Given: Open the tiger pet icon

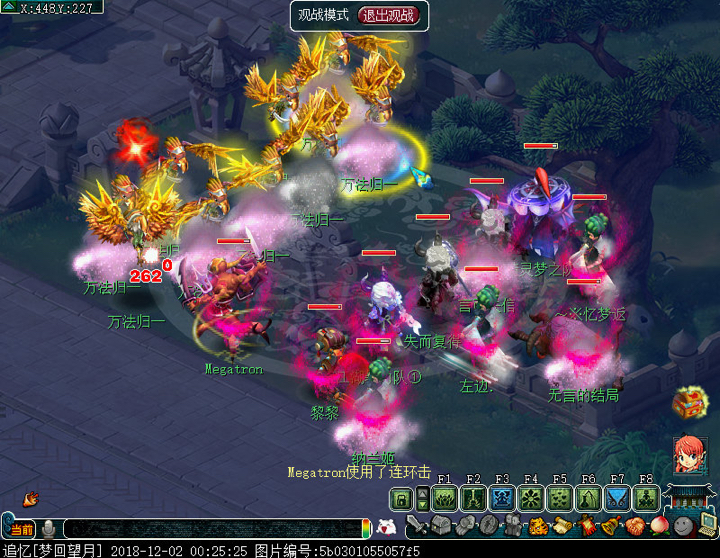Looking at the screenshot, I should point(538,526).
